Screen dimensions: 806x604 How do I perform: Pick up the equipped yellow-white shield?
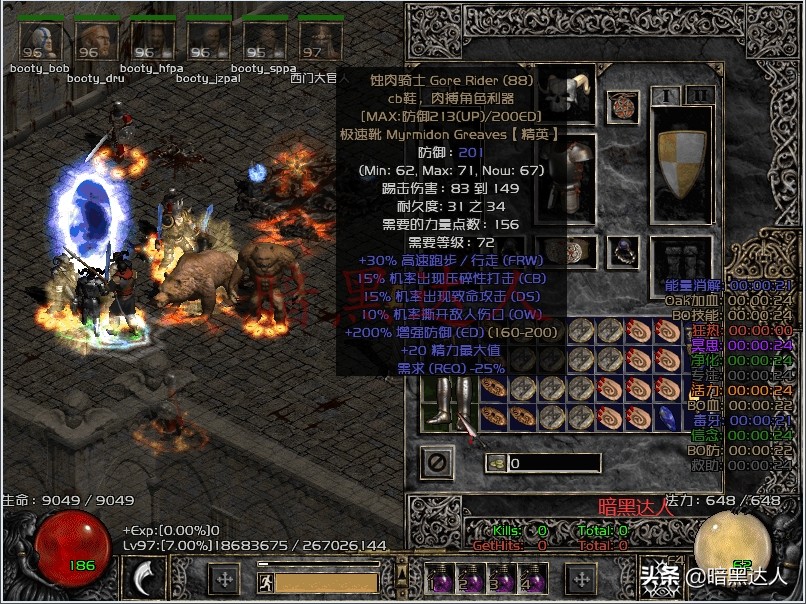pos(682,162)
